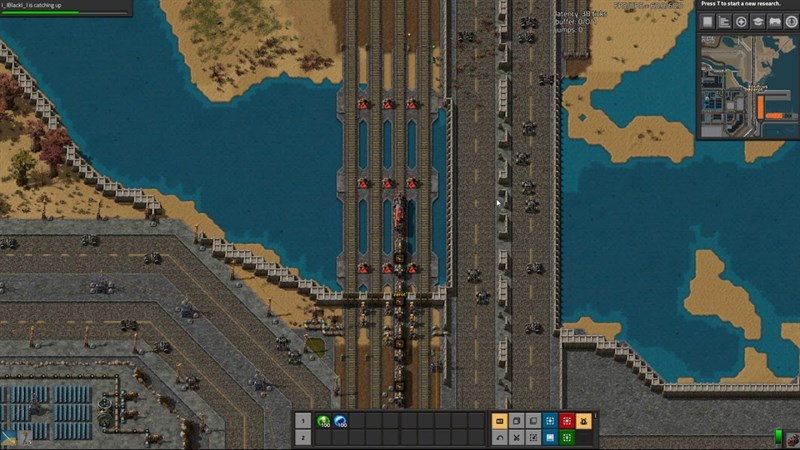Click the circled plus icon above the minimap

click(741, 21)
